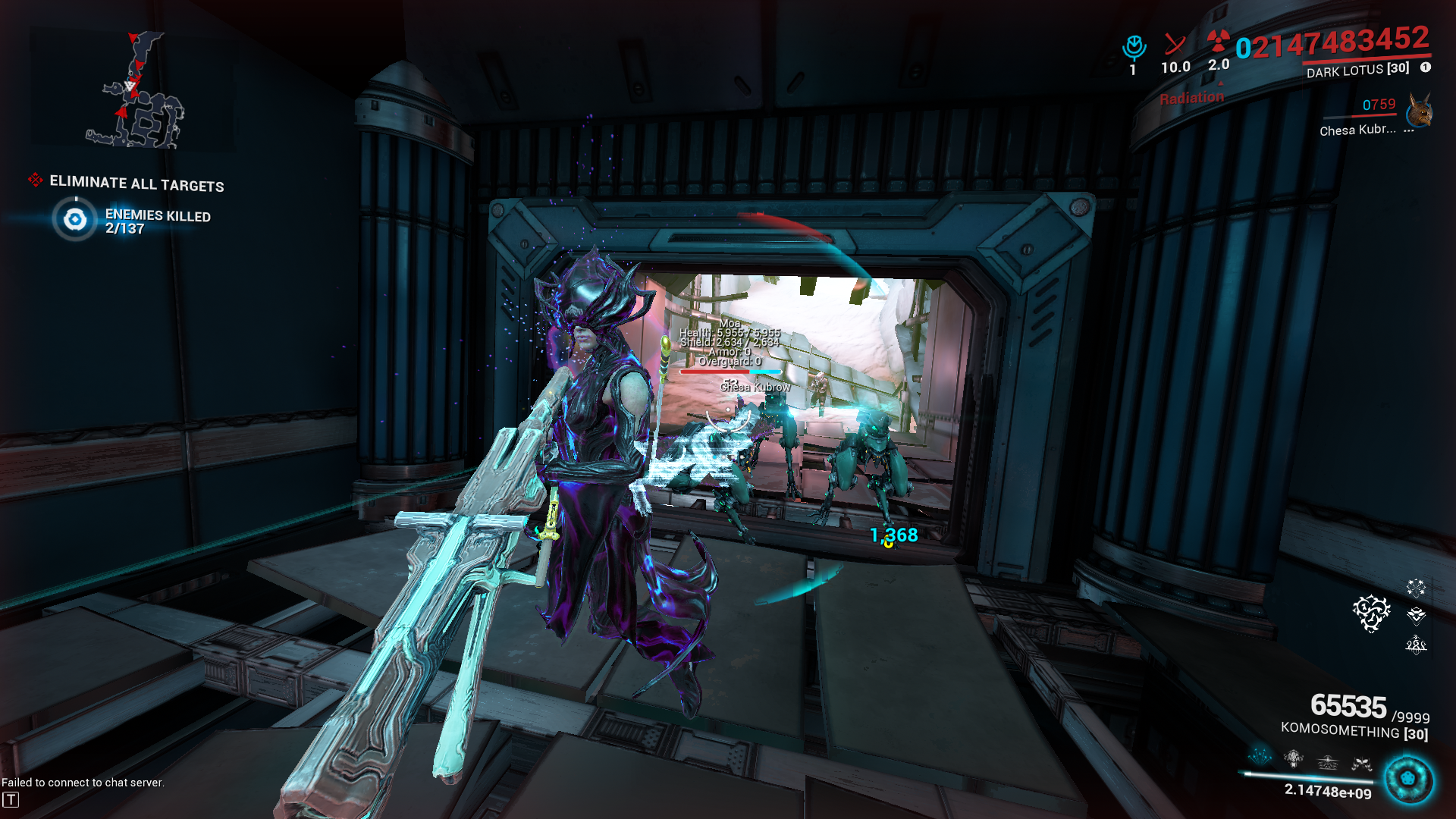Click the small winged chevron icon
Viewport: 1456px width, 819px height.
click(x=1416, y=615)
